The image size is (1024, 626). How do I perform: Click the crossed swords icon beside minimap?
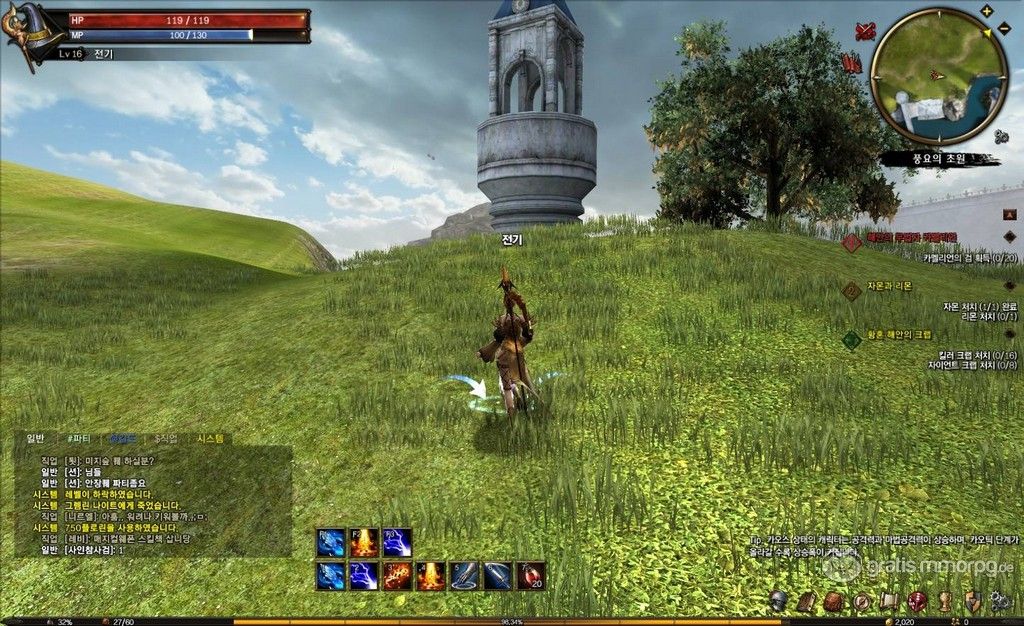(x=866, y=32)
